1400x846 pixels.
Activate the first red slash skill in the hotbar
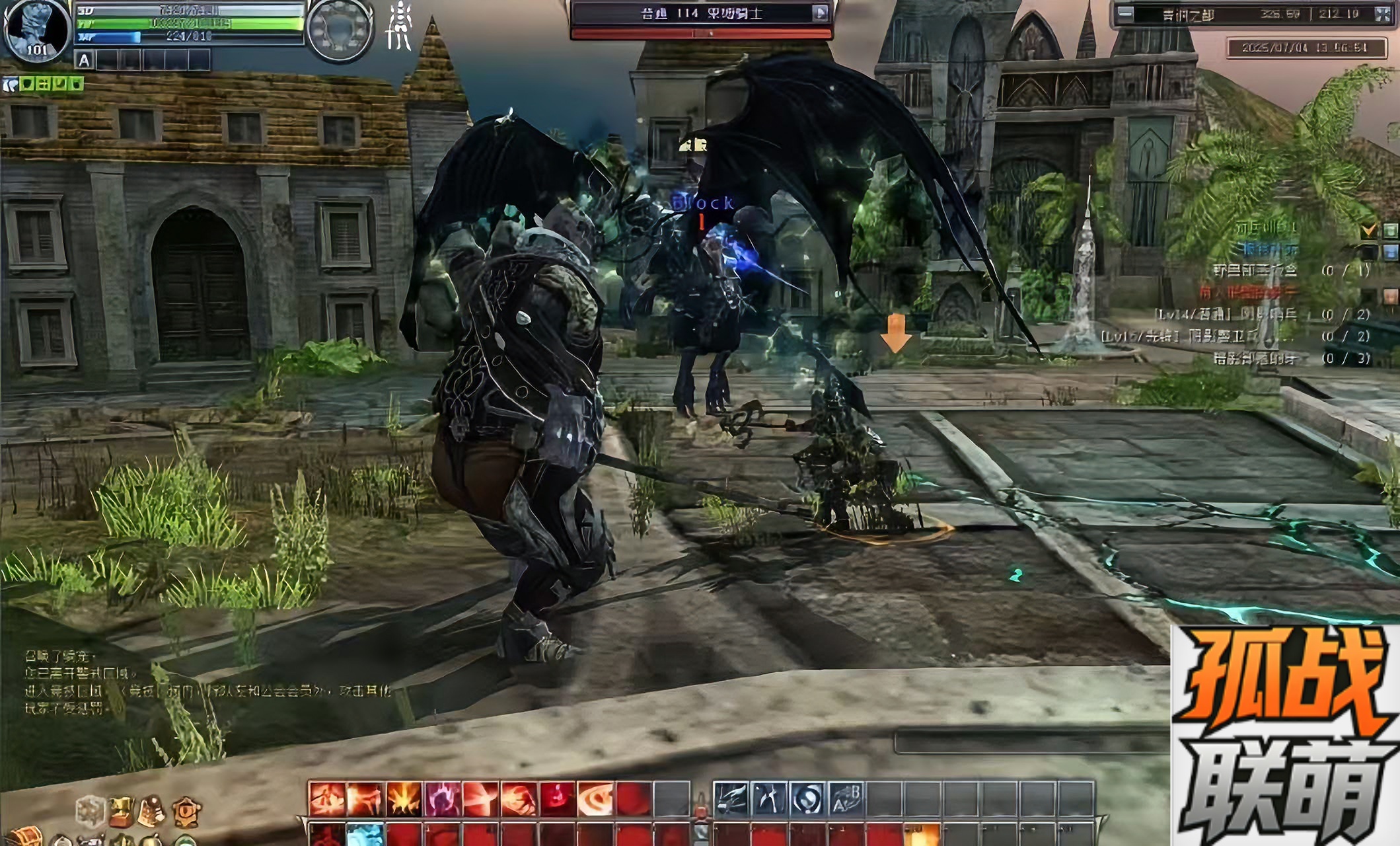(x=327, y=798)
